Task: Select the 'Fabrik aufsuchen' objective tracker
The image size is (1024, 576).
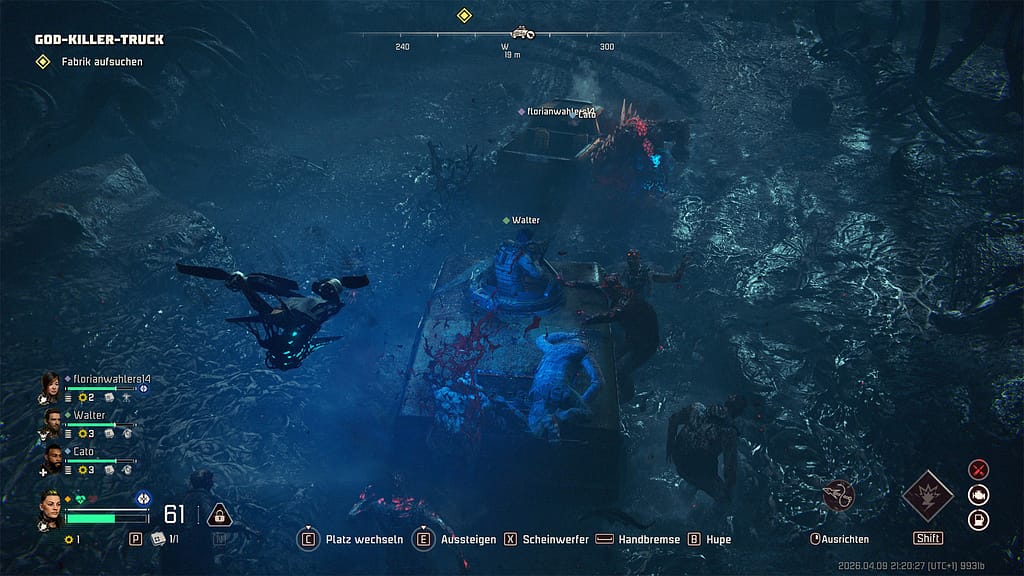Action: tap(101, 62)
